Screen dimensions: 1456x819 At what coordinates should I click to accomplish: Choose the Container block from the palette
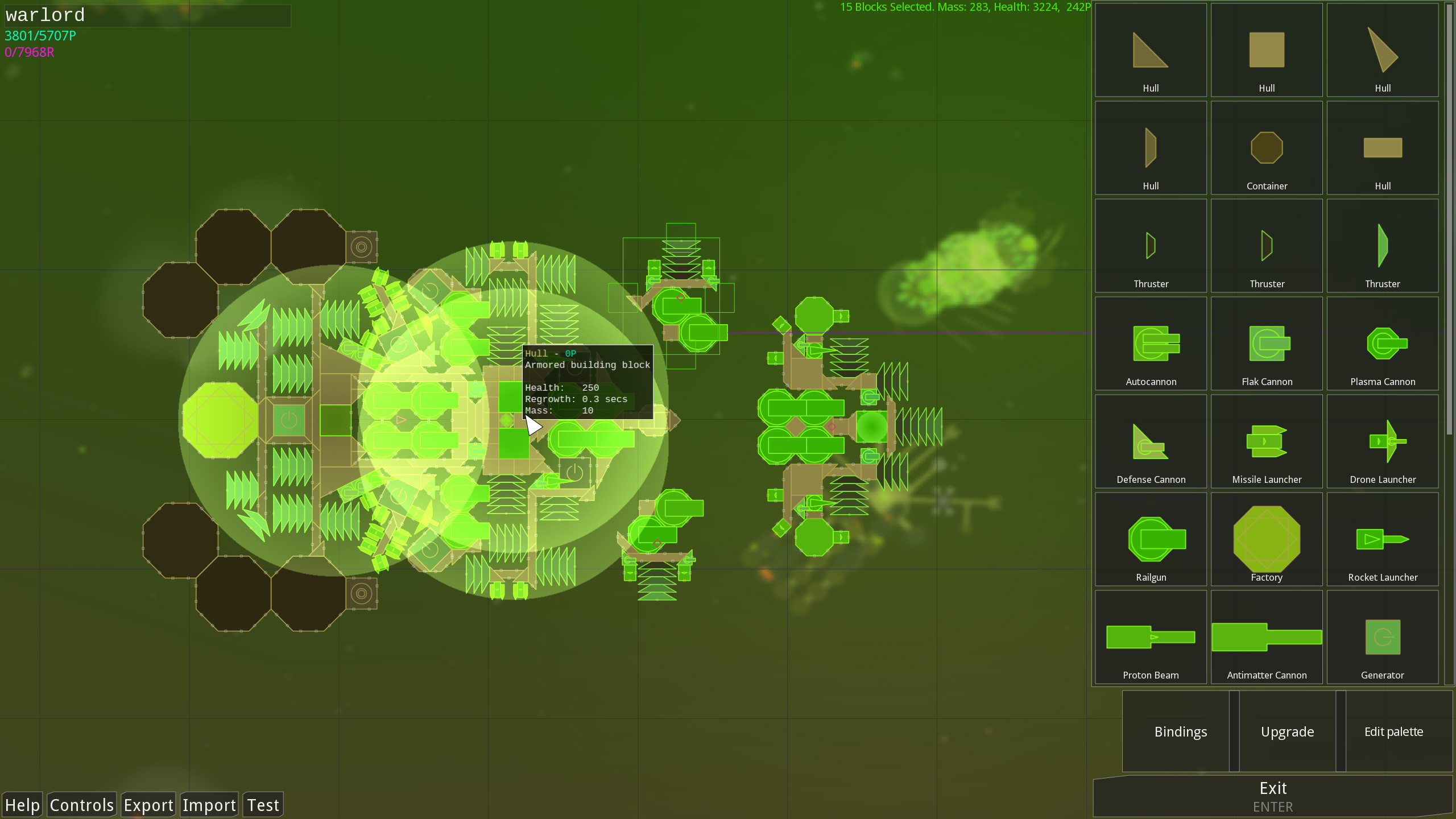coord(1267,148)
